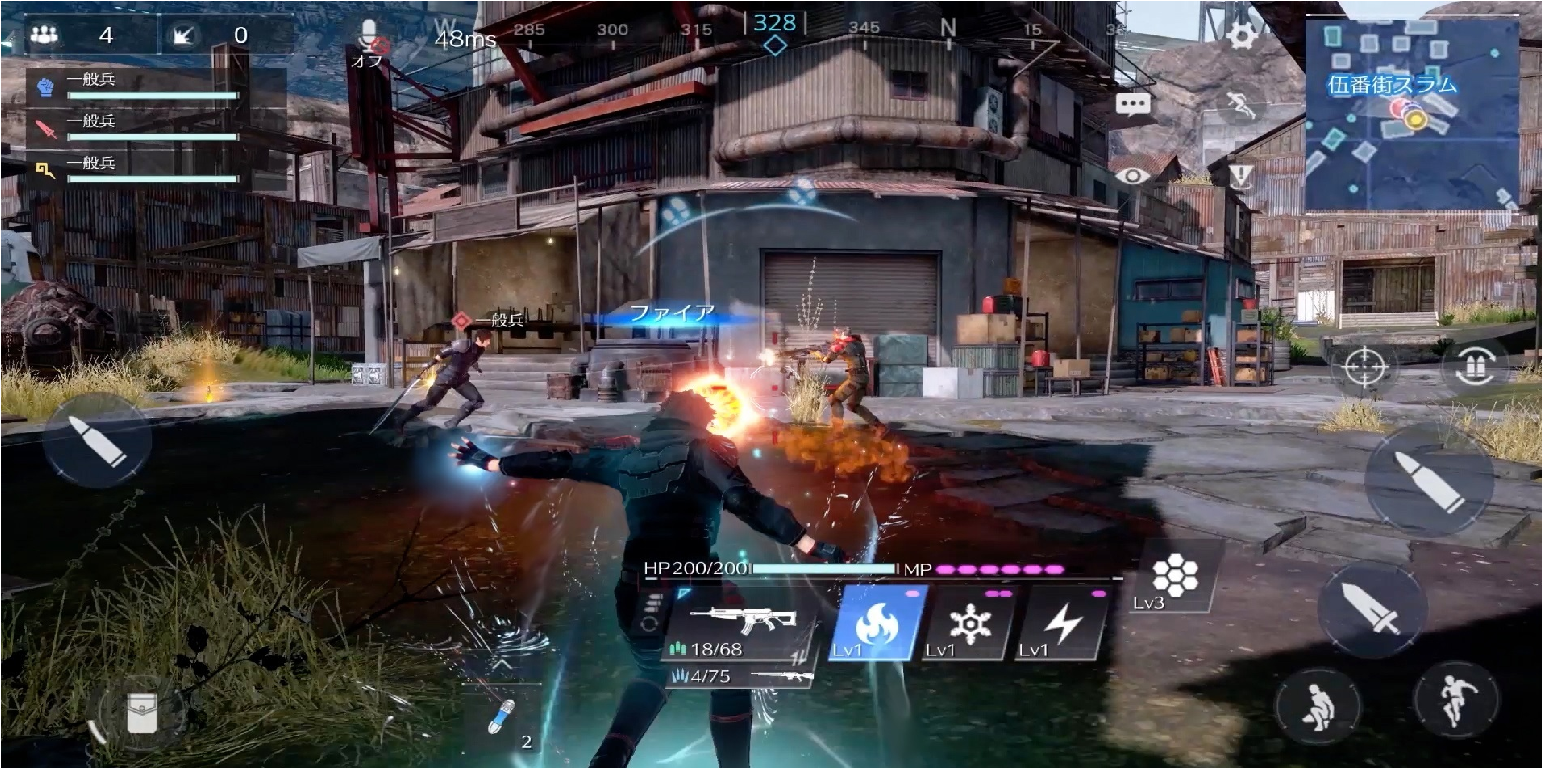
Task: Tap the exclamation mark ping icon
Action: pos(1241,177)
